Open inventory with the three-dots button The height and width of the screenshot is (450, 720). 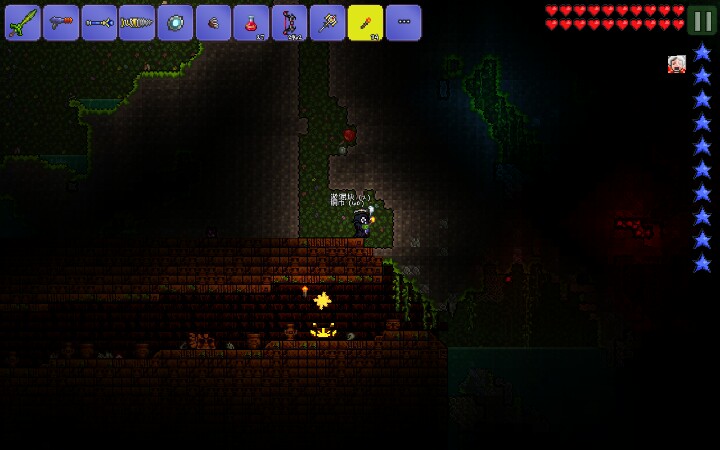coord(403,22)
